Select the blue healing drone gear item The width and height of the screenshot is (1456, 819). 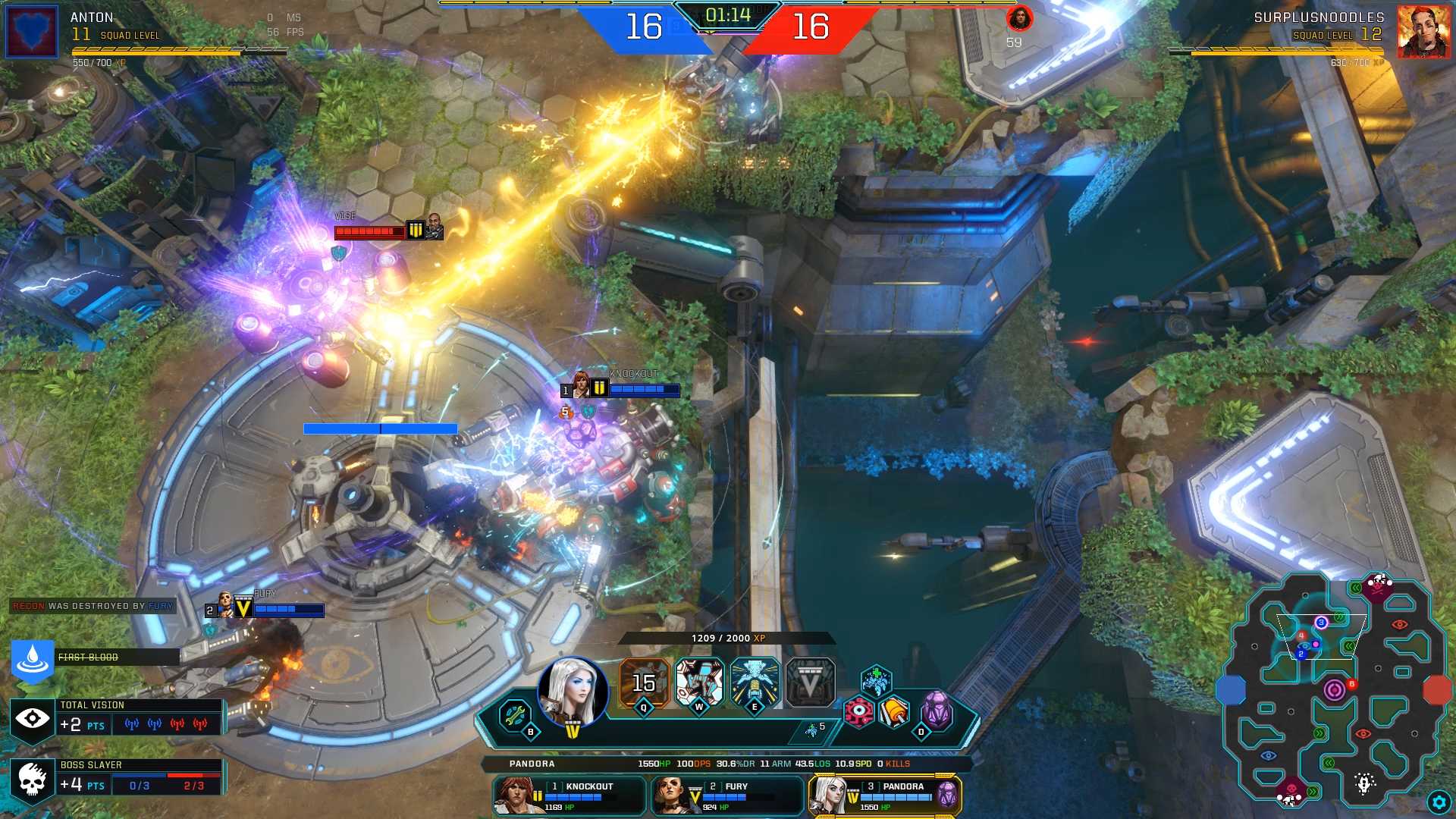pyautogui.click(x=876, y=679)
